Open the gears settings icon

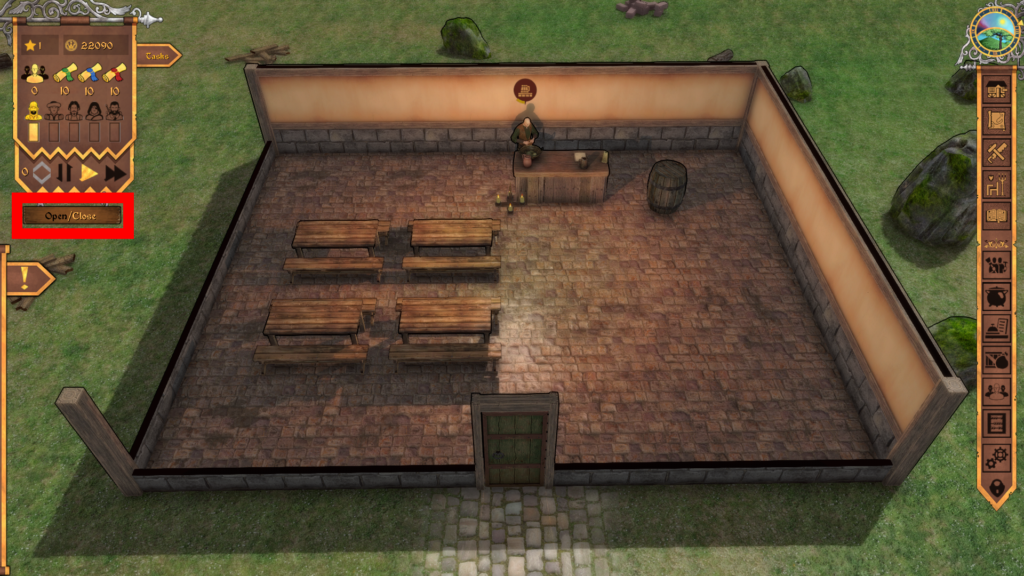pos(996,455)
